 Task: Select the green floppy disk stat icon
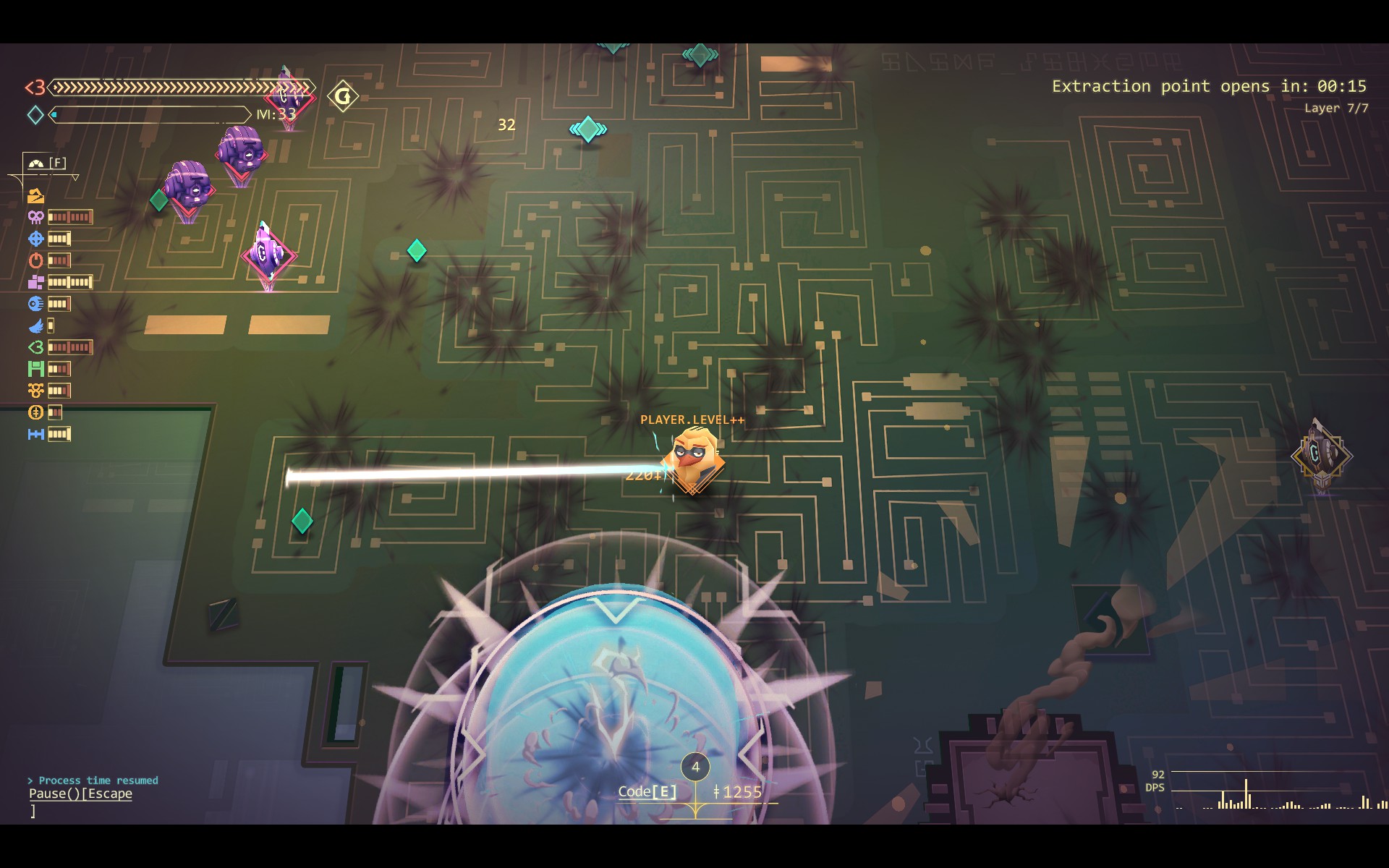click(x=35, y=369)
